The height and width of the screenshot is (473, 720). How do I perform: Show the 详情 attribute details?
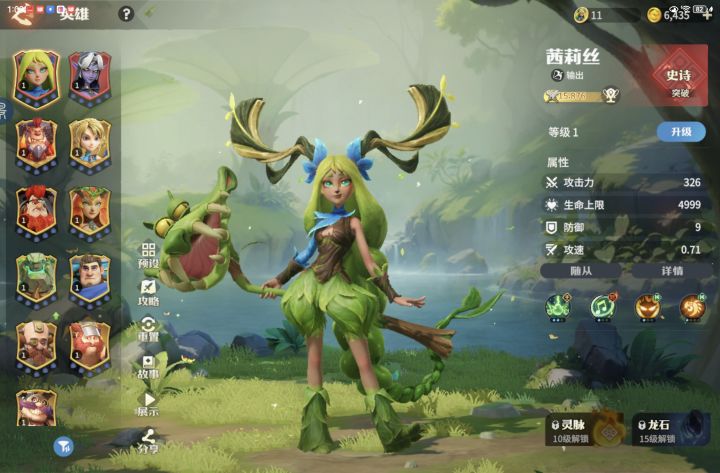click(x=672, y=270)
